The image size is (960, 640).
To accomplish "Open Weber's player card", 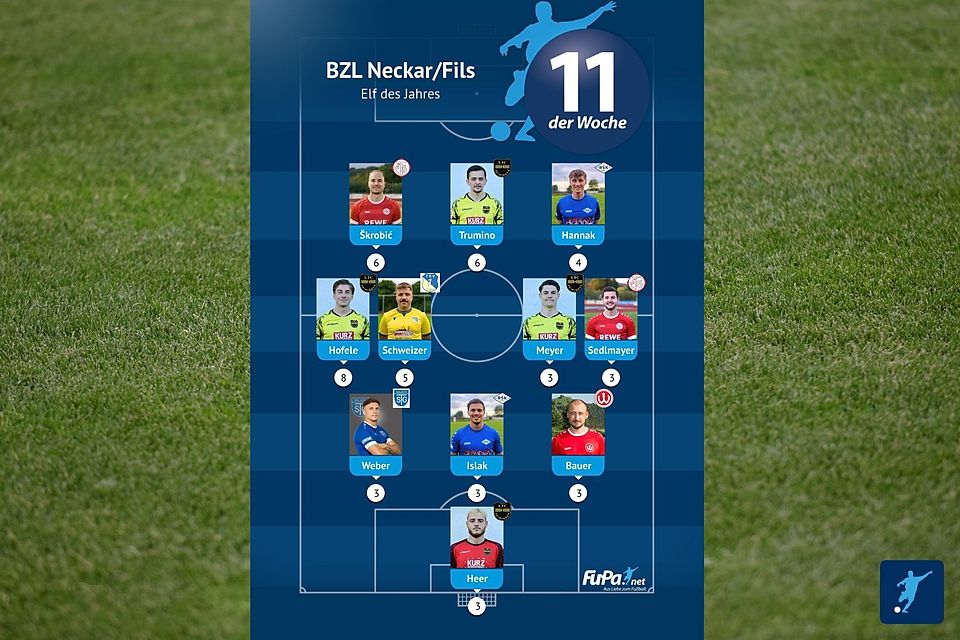I will point(375,433).
